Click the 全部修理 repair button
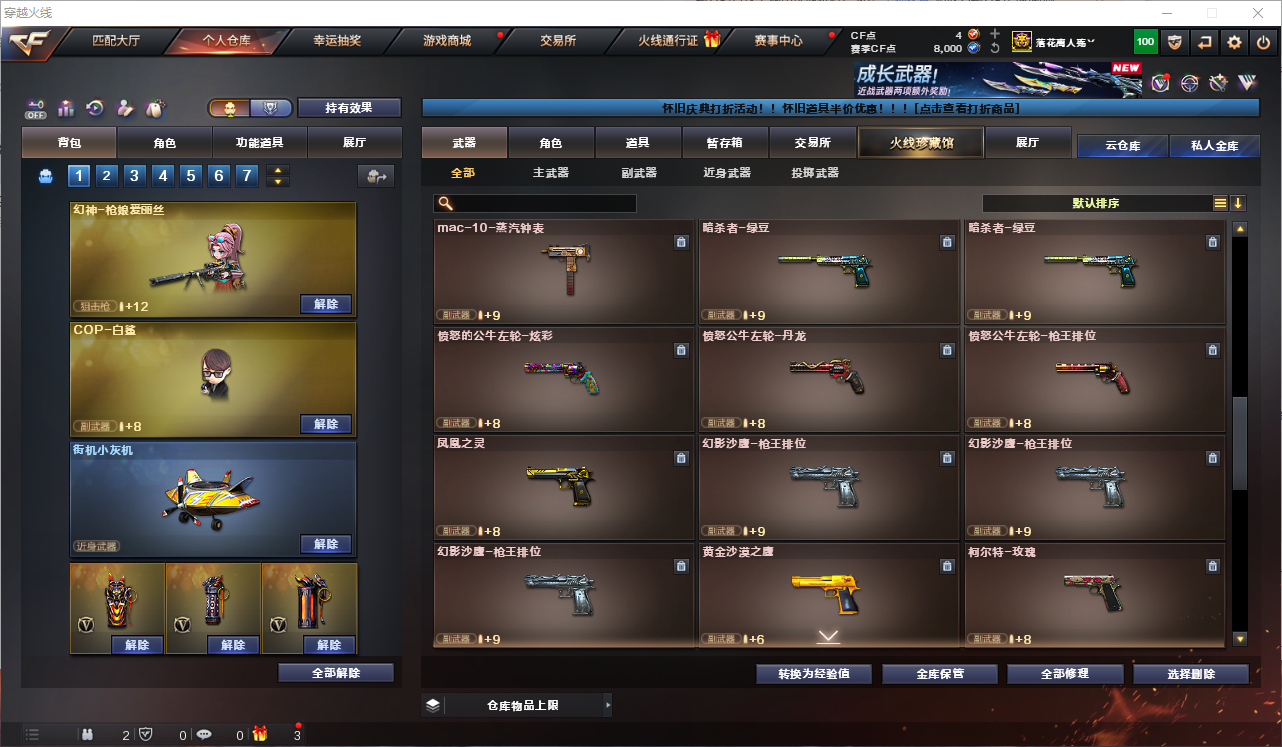 pos(1064,674)
